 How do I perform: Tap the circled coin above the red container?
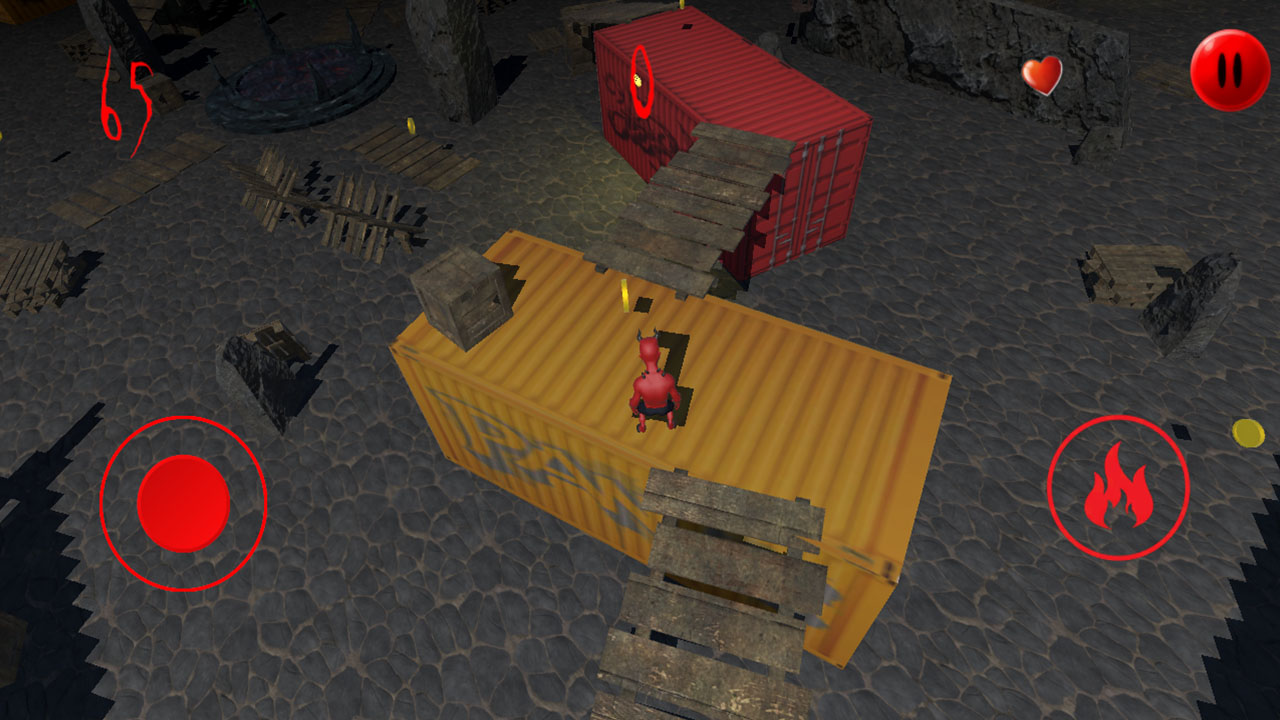pos(639,80)
